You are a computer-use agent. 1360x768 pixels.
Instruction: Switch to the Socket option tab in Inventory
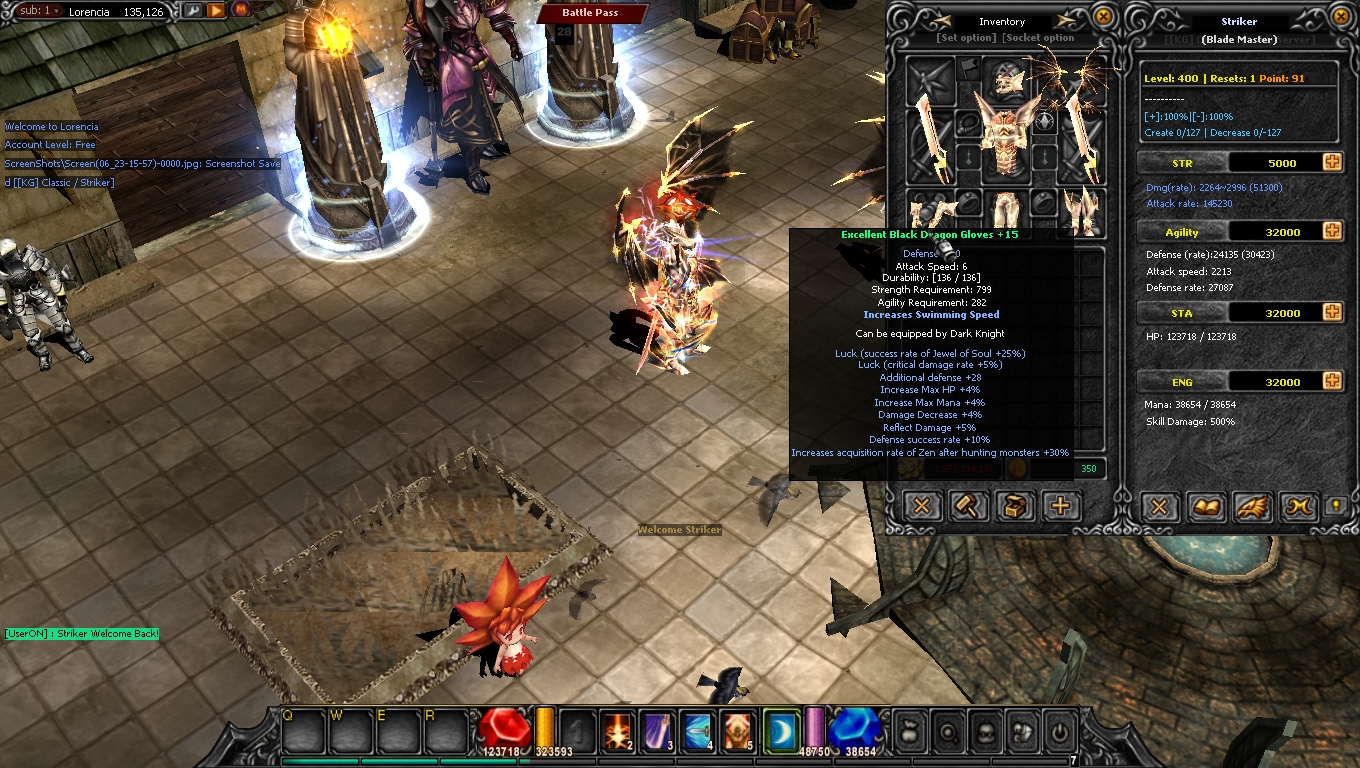pyautogui.click(x=1037, y=36)
